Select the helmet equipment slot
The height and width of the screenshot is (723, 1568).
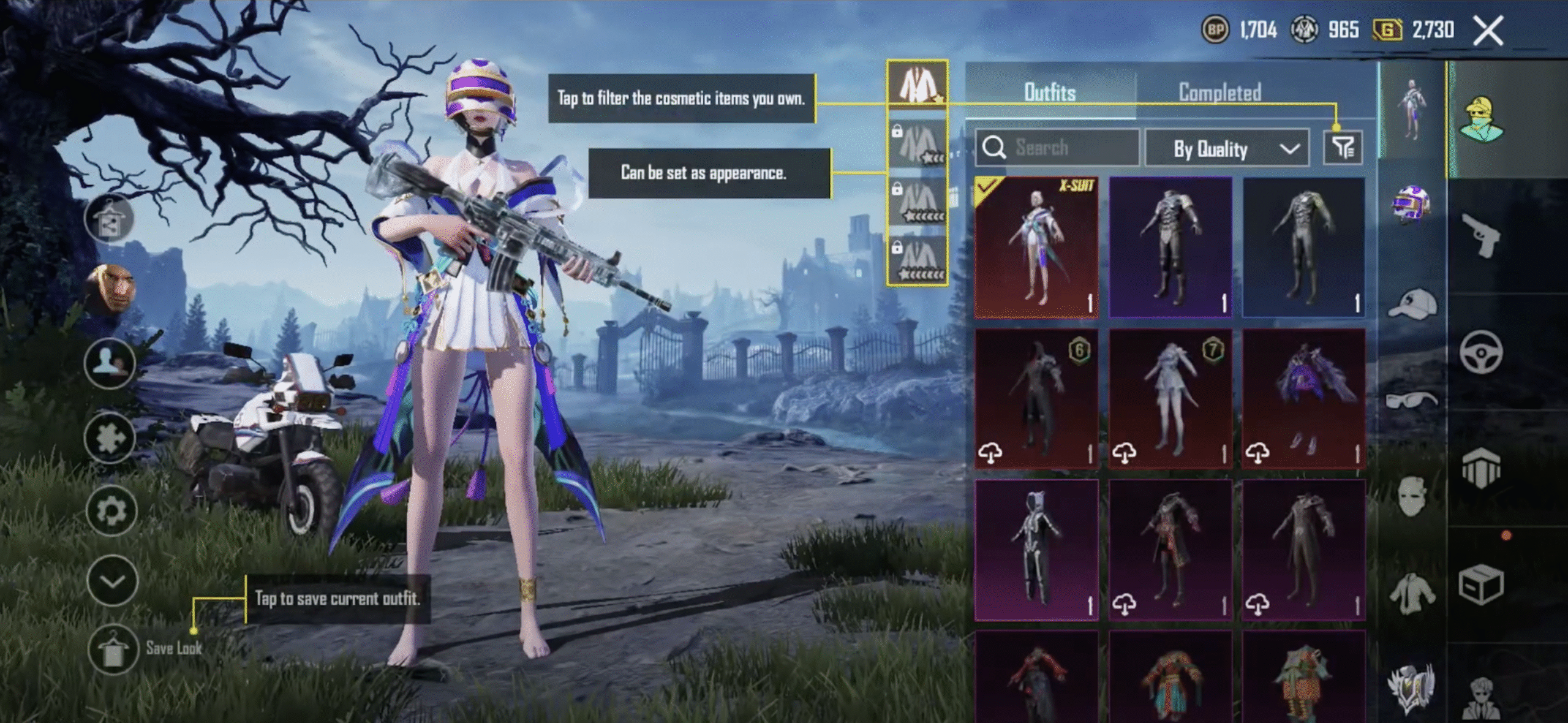(1411, 205)
